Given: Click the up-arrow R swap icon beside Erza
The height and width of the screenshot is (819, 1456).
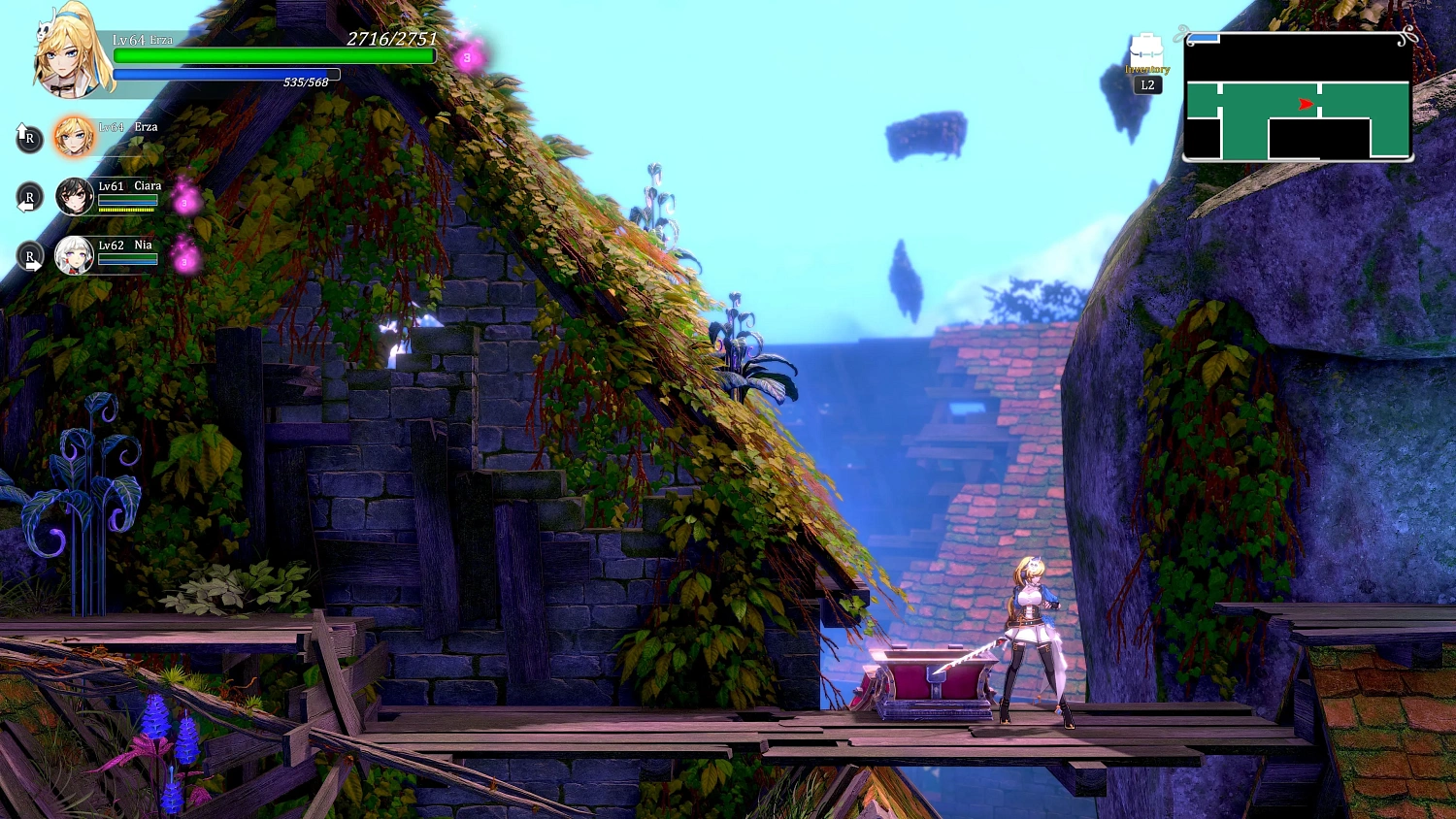Looking at the screenshot, I should (28, 138).
